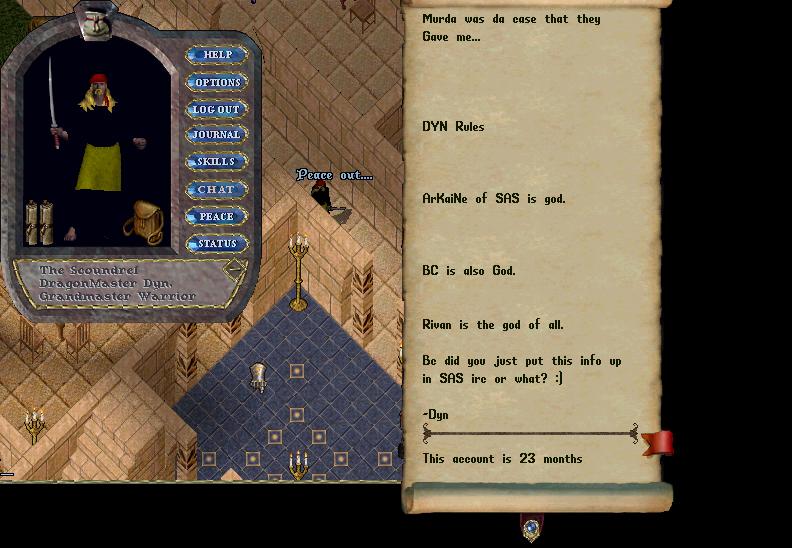The width and height of the screenshot is (792, 548).
Task: Click the blue gem below the profile scroll
Action: click(531, 526)
